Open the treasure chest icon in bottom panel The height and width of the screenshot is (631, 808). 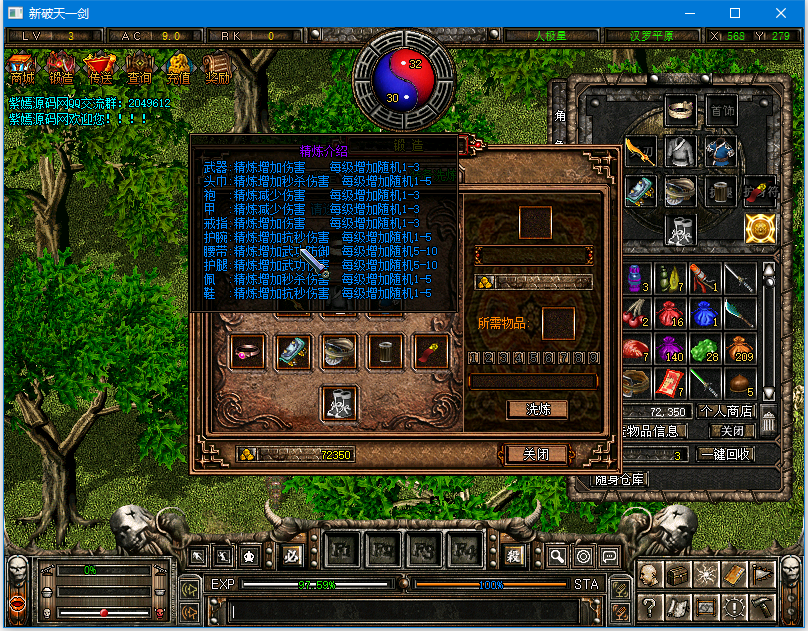click(x=679, y=575)
